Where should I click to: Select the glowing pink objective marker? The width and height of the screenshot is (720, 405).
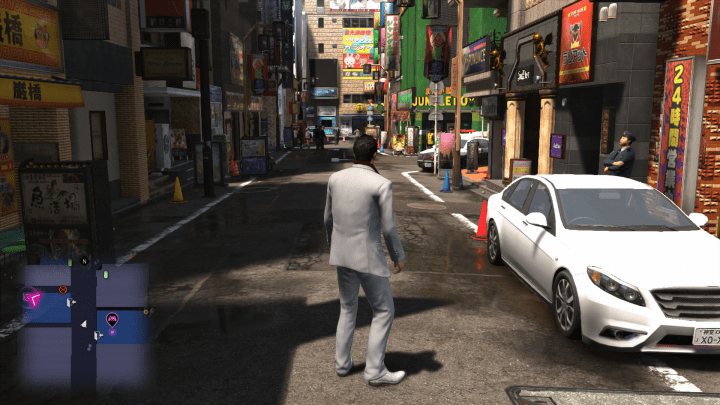pyautogui.click(x=34, y=297)
